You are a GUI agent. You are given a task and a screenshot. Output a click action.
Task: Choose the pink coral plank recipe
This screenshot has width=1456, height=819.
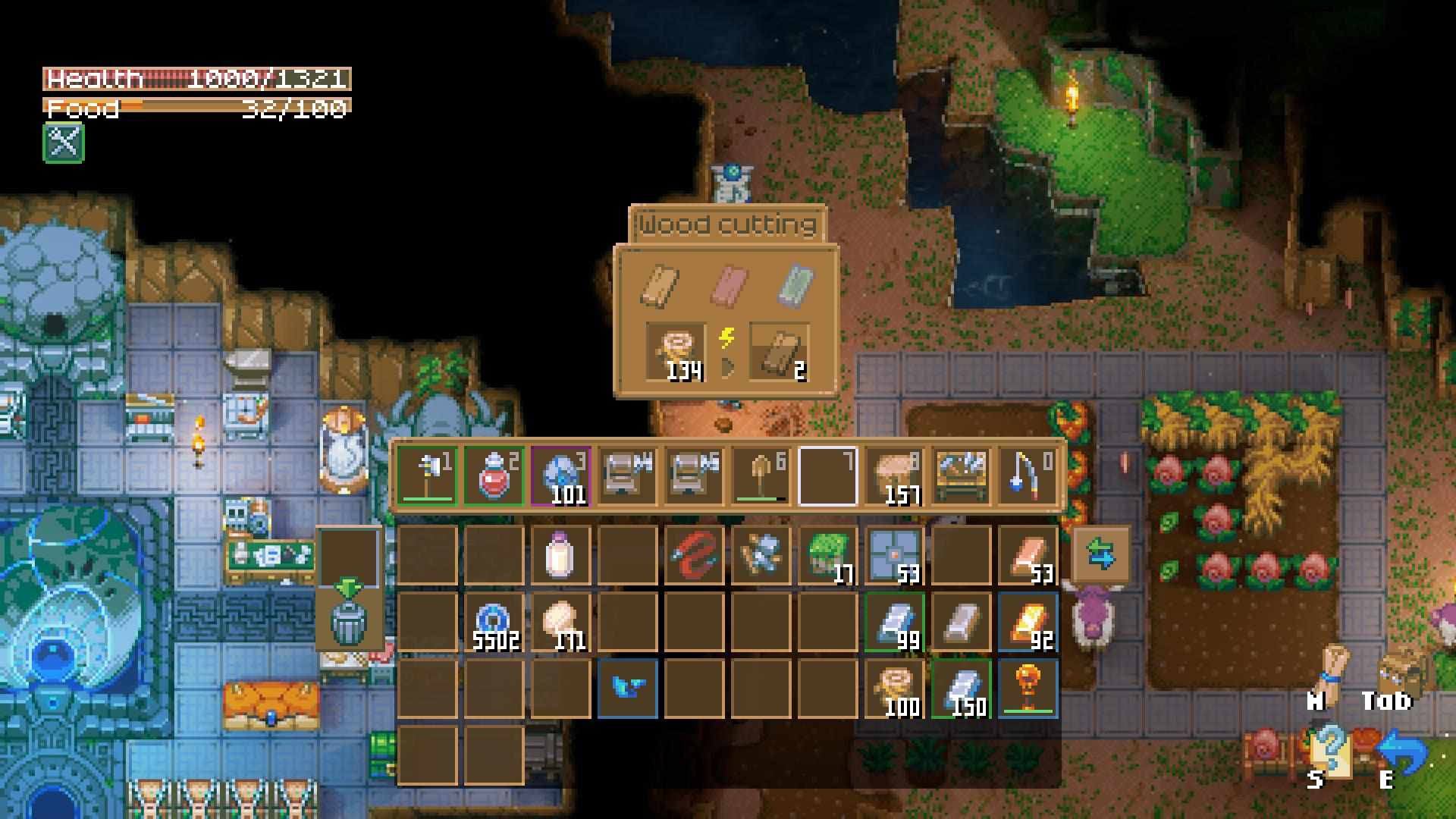[x=729, y=285]
